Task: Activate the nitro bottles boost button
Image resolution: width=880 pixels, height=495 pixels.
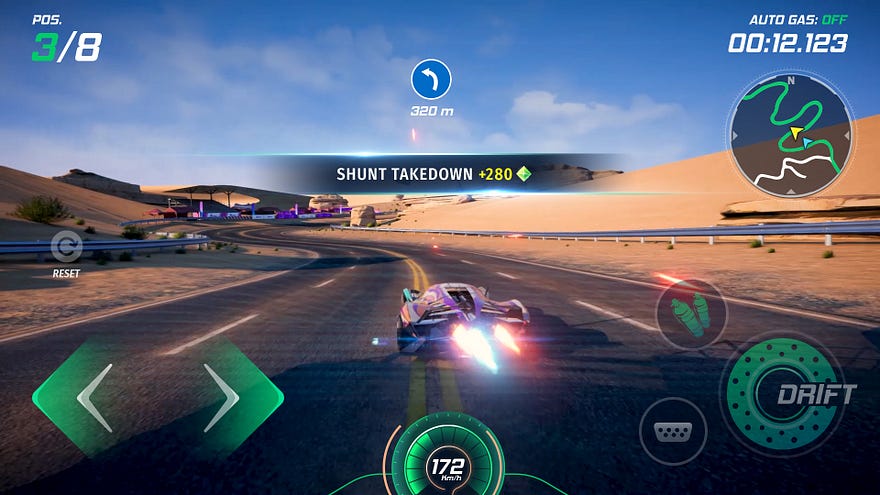Action: (x=690, y=314)
